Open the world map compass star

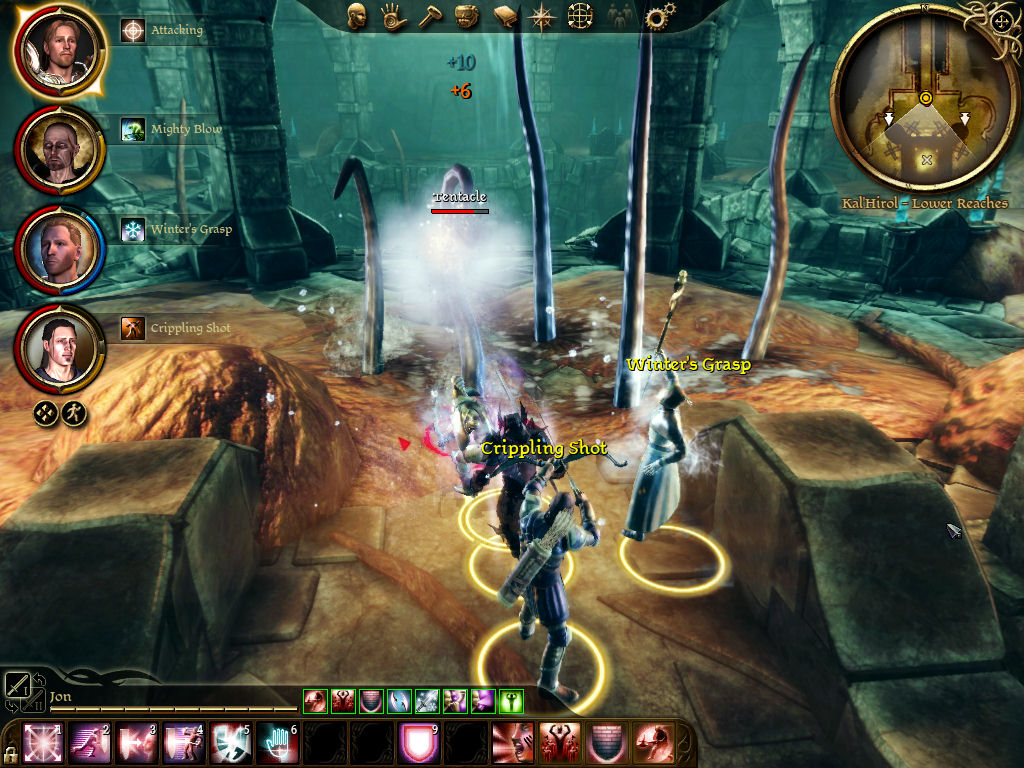click(543, 17)
